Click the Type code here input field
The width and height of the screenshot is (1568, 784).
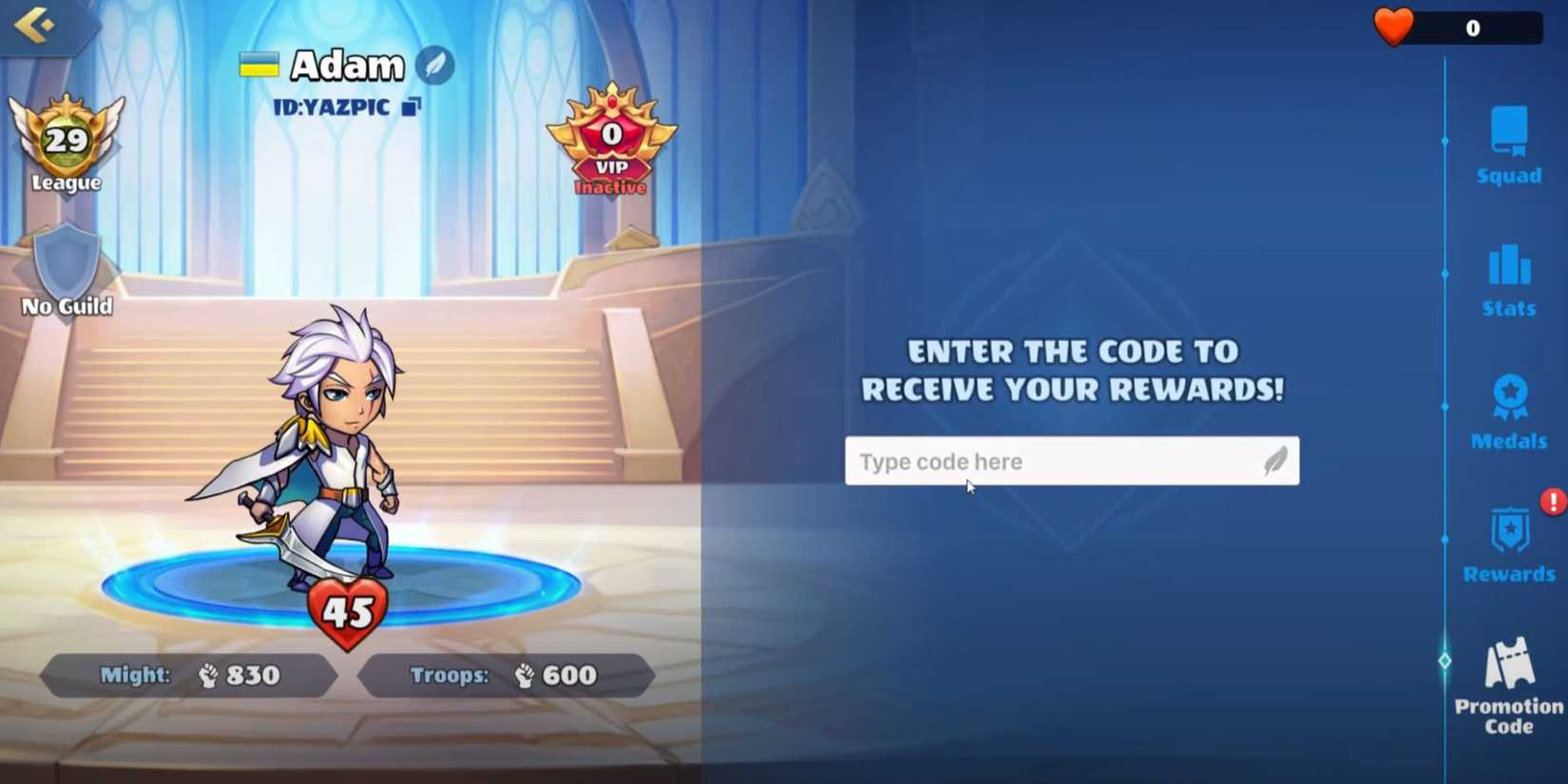[1036, 461]
